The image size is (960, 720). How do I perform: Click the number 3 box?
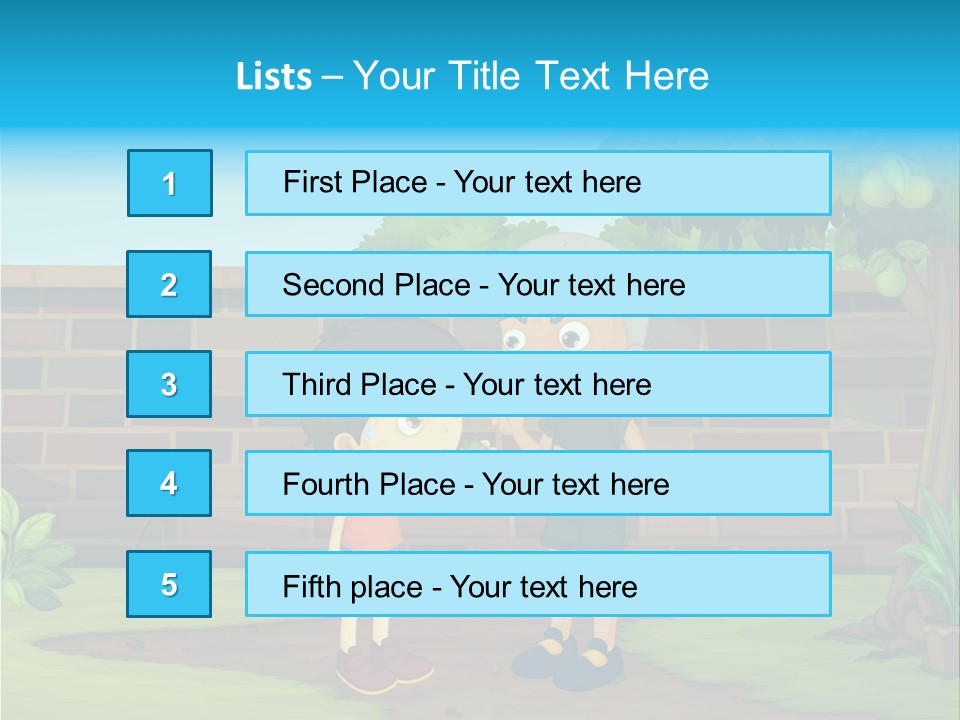169,384
